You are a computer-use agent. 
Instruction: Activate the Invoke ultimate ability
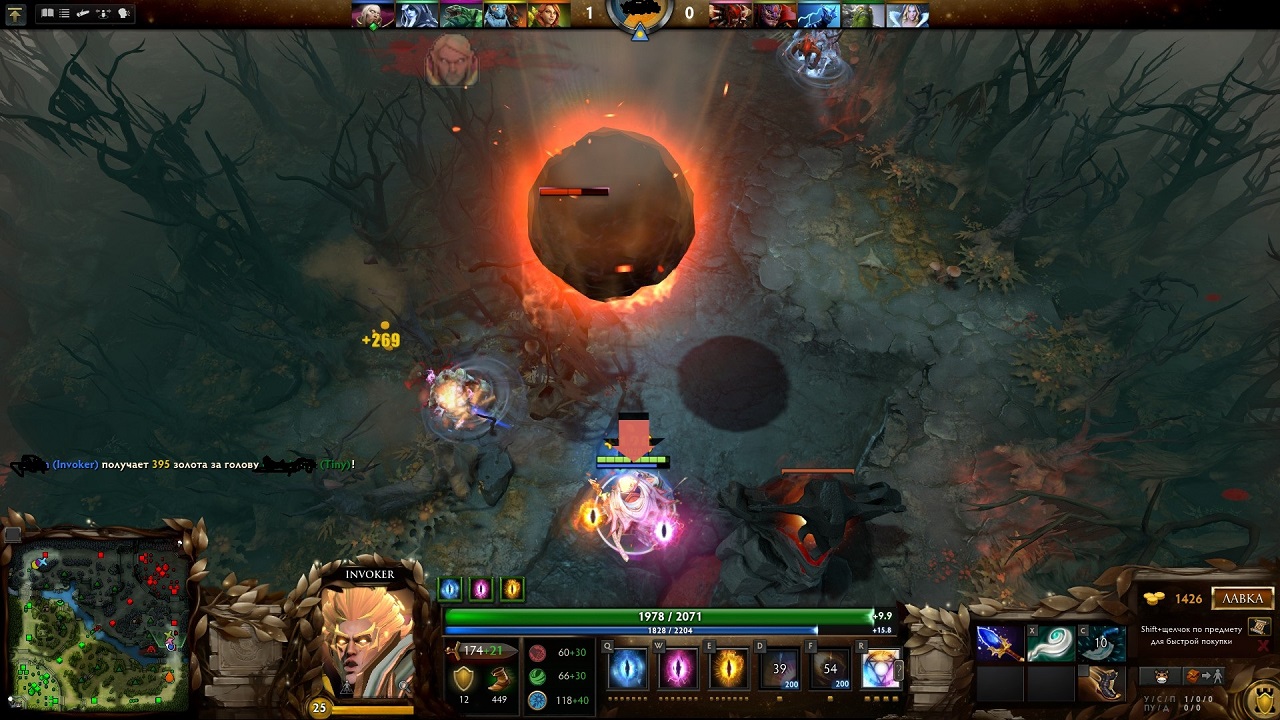coord(881,668)
